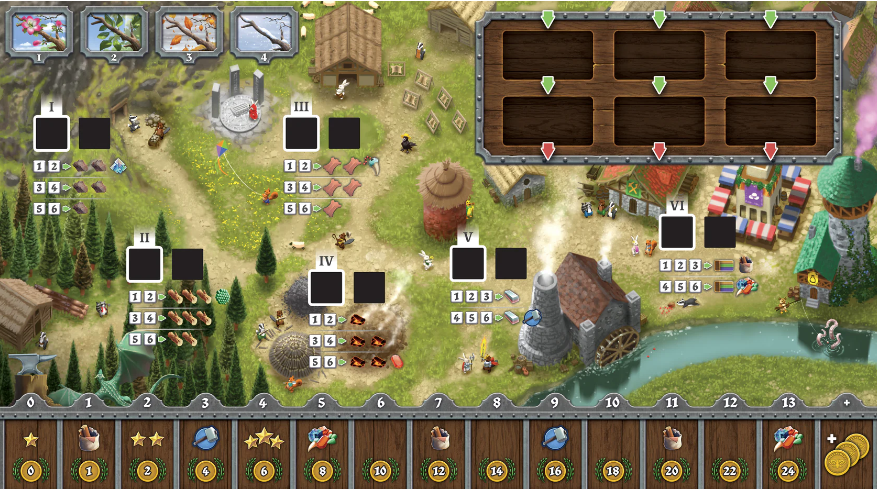Select the snowy winter branch season tile
Screen dimensions: 877x489
(x=264, y=30)
